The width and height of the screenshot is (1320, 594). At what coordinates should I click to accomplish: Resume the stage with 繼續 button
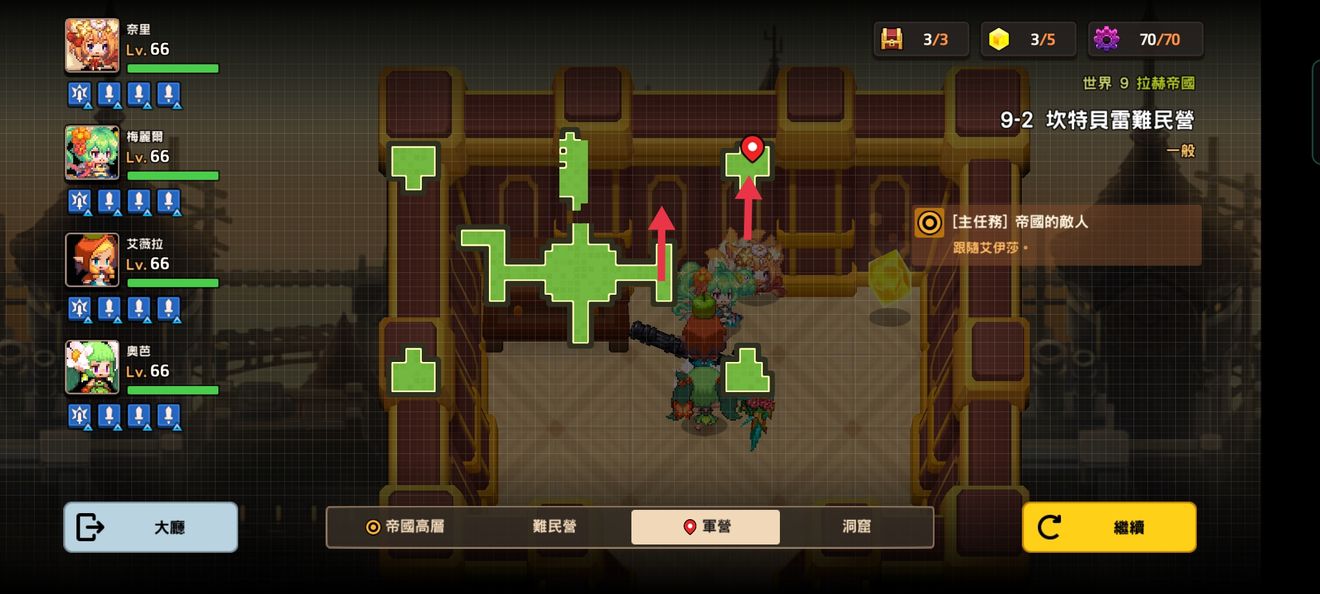(1108, 527)
